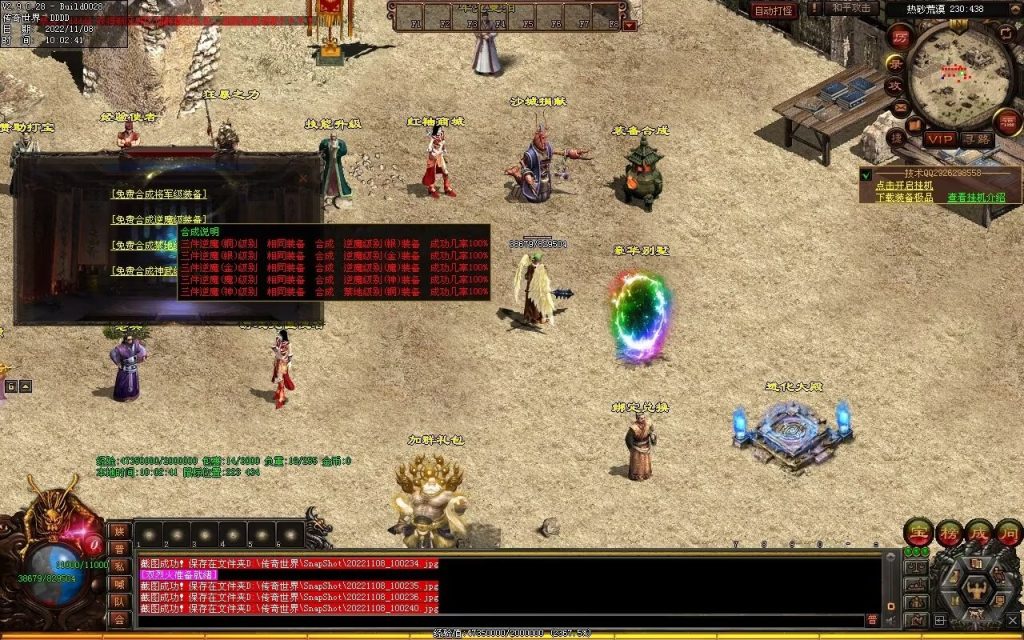This screenshot has width=1024, height=640.
Task: Select the 队 team chat channel
Action: click(119, 601)
